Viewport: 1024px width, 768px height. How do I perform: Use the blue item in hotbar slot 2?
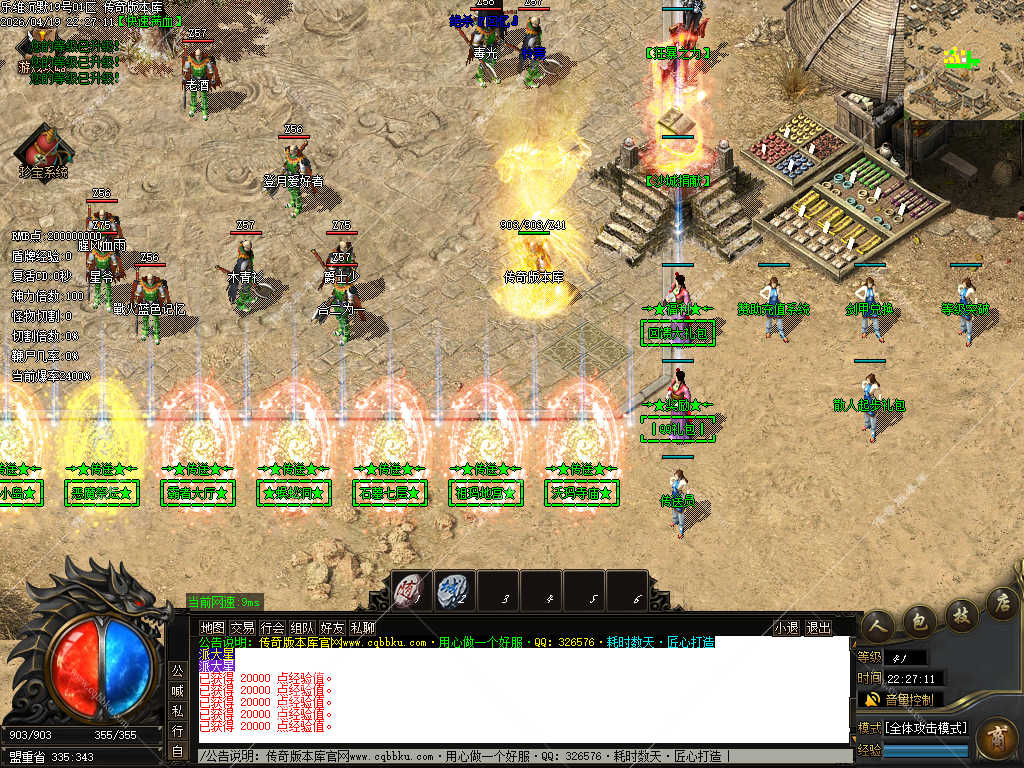[x=454, y=591]
